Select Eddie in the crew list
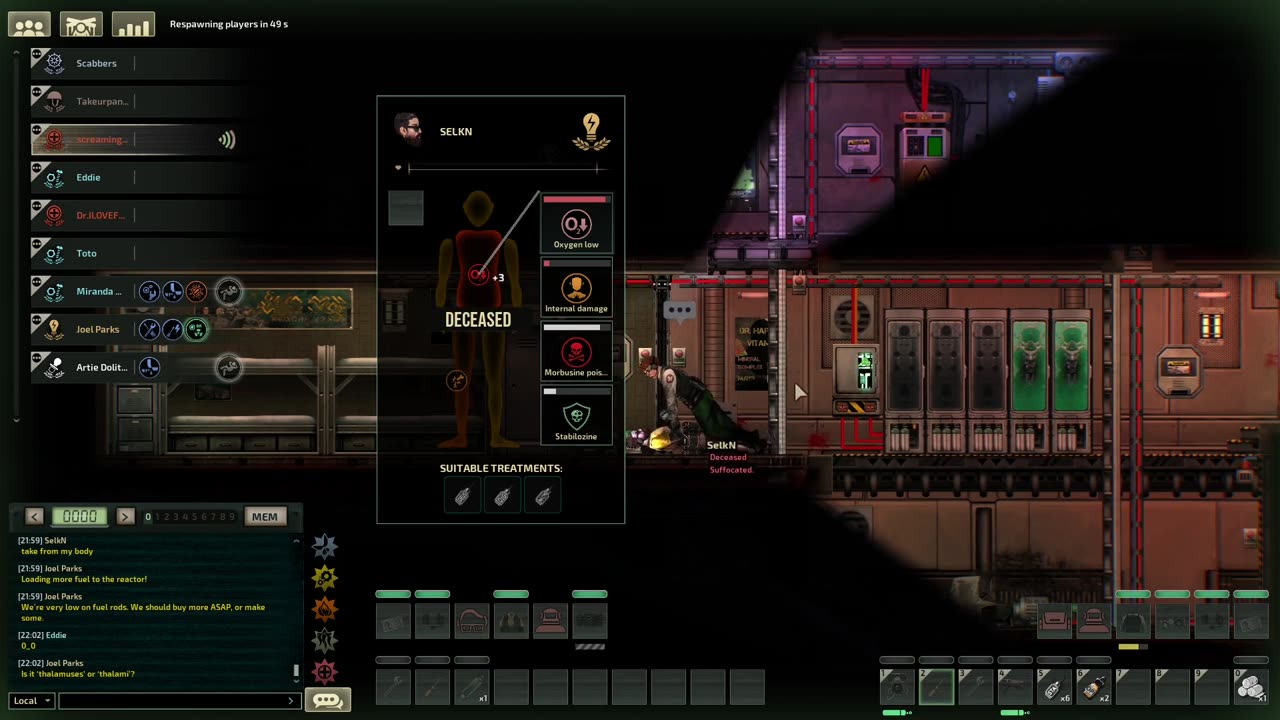The width and height of the screenshot is (1280, 720). tap(88, 178)
